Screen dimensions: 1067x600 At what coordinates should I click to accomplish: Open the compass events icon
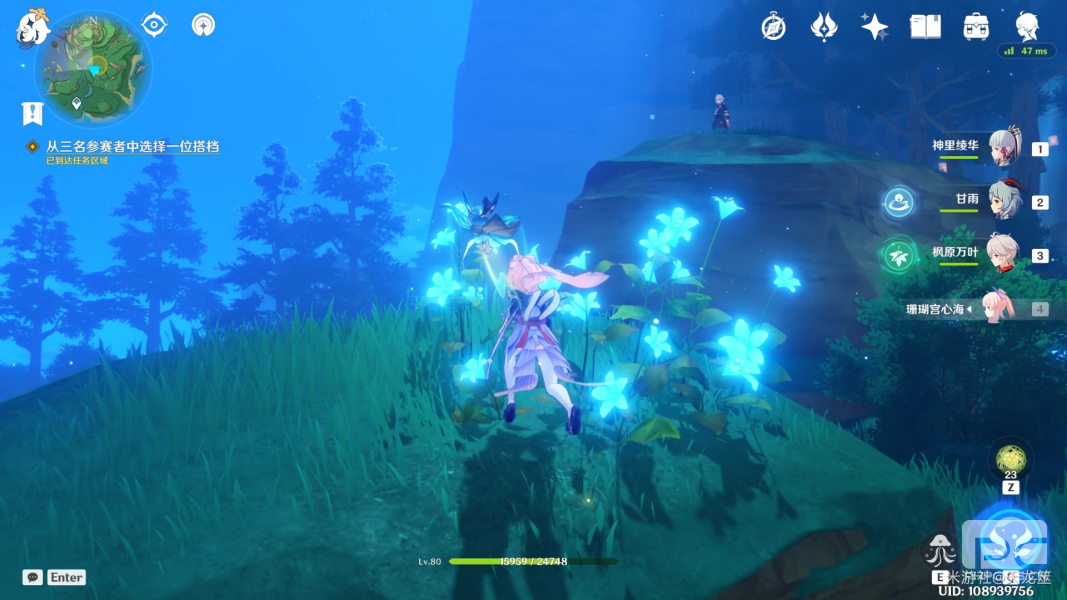(x=773, y=27)
